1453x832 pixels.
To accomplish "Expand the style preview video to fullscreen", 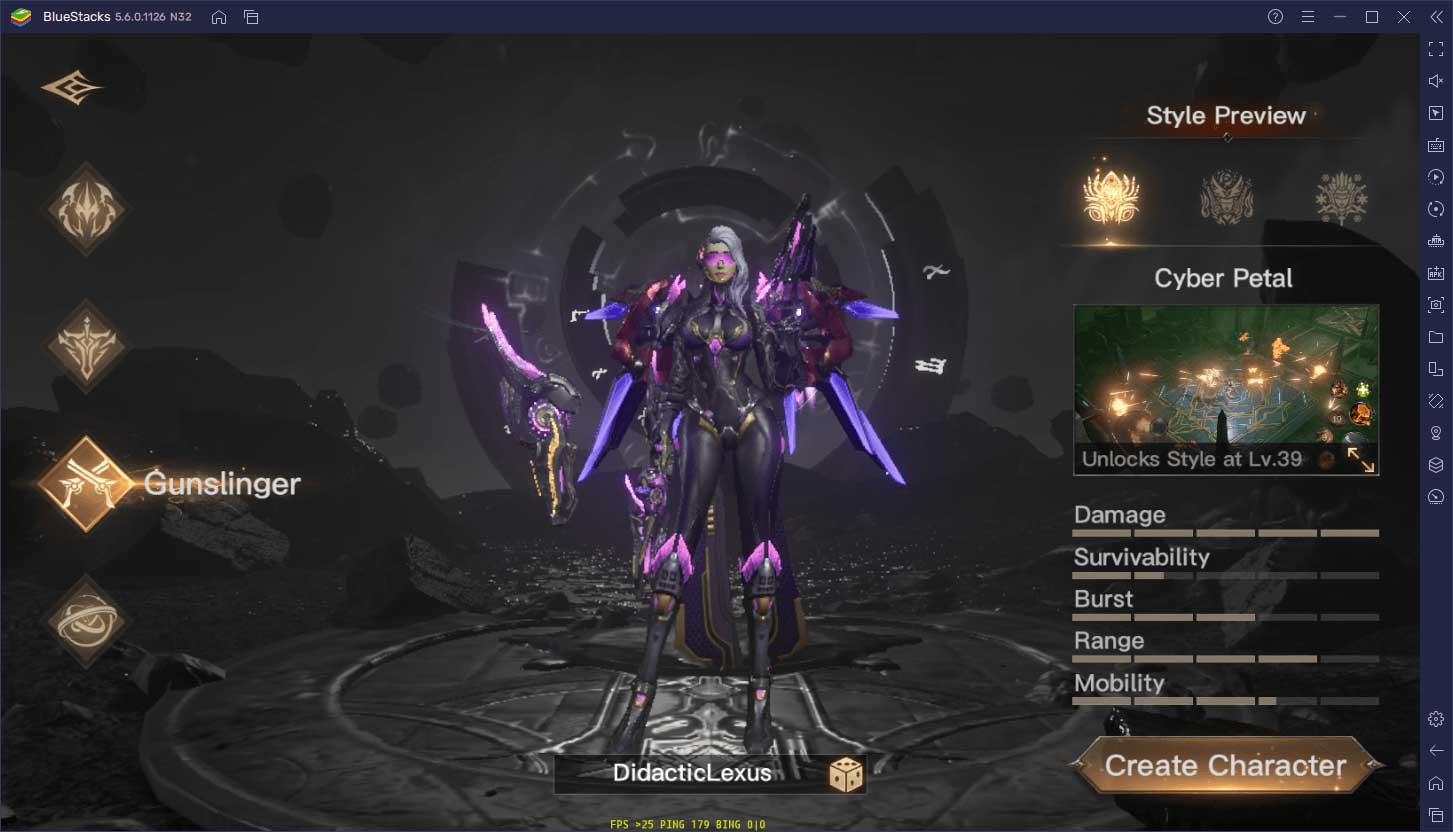I will pos(1360,459).
